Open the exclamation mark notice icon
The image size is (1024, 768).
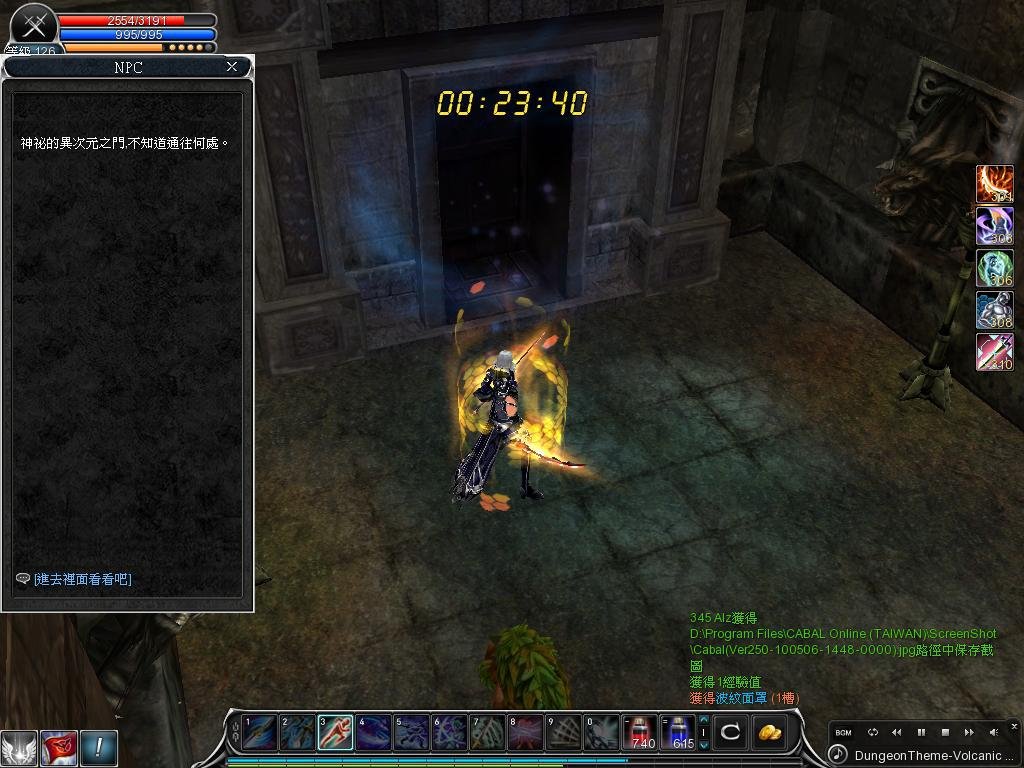click(99, 748)
